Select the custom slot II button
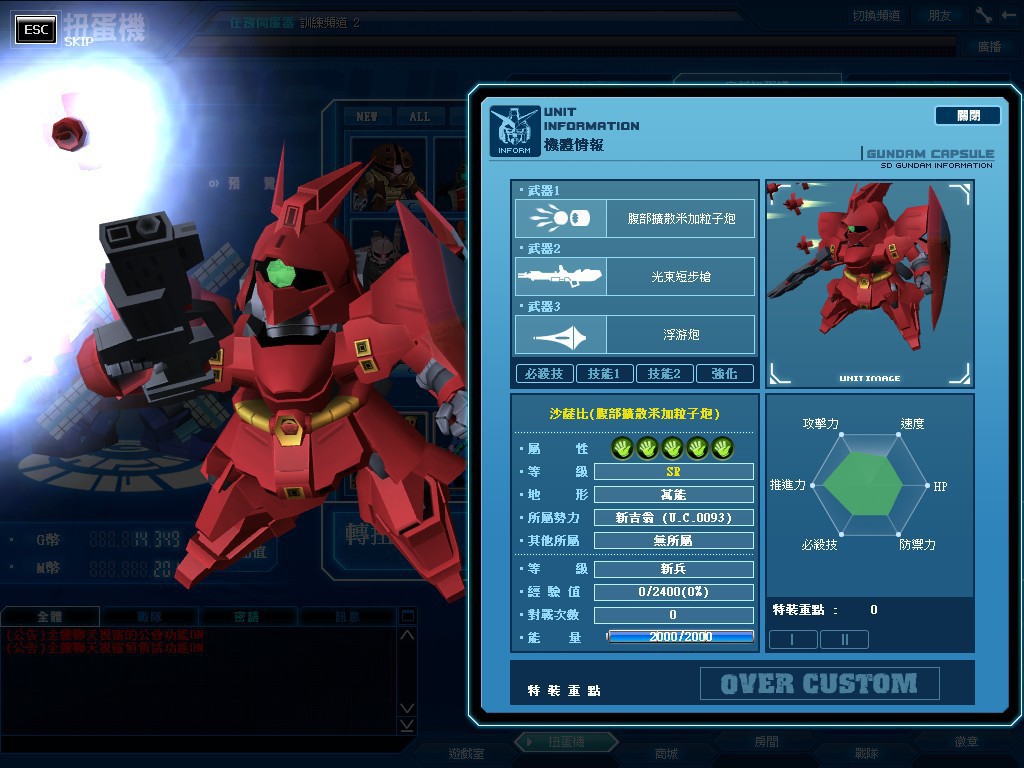Screen dimensions: 1024x768 [844, 639]
